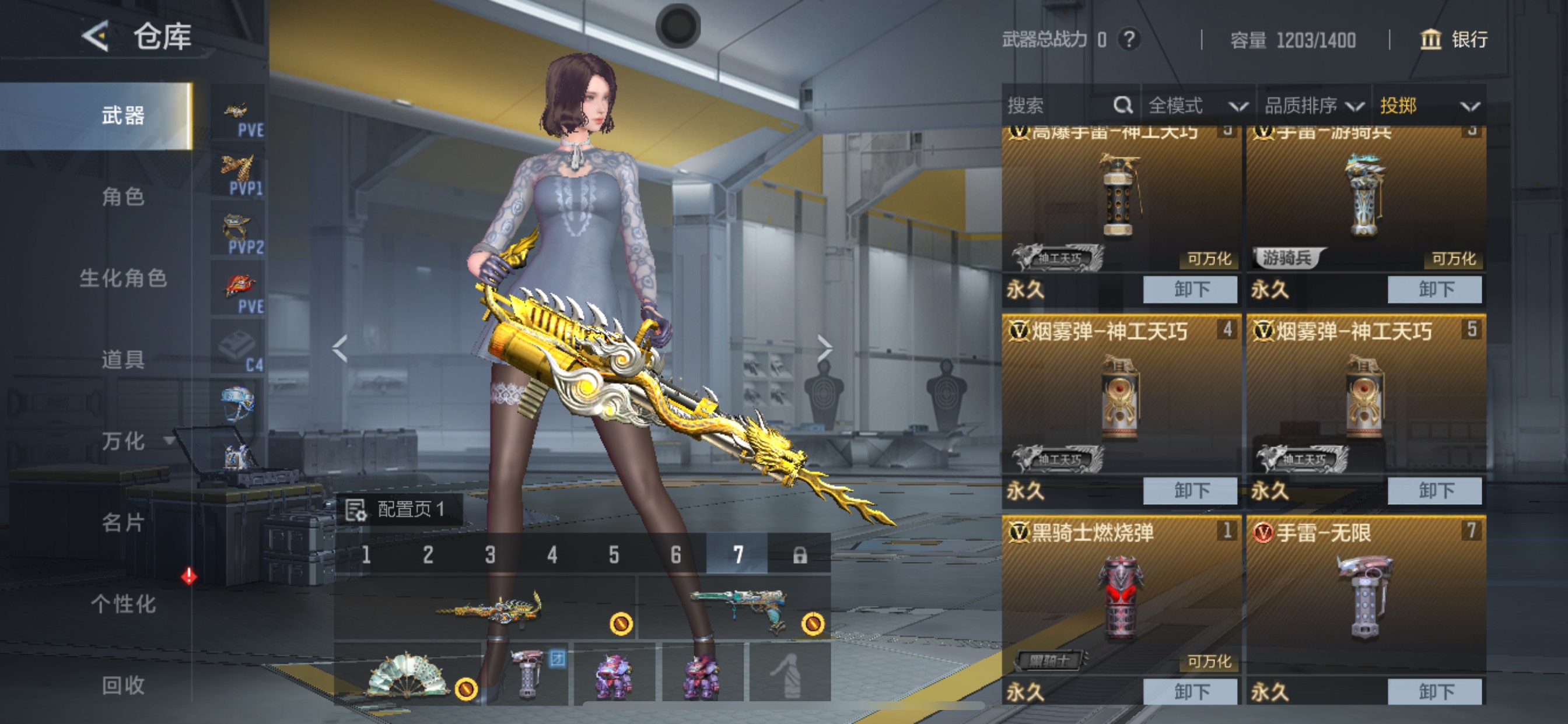
Task: Unequip the 黑骑士燃烧弹 grenade
Action: (x=1189, y=691)
